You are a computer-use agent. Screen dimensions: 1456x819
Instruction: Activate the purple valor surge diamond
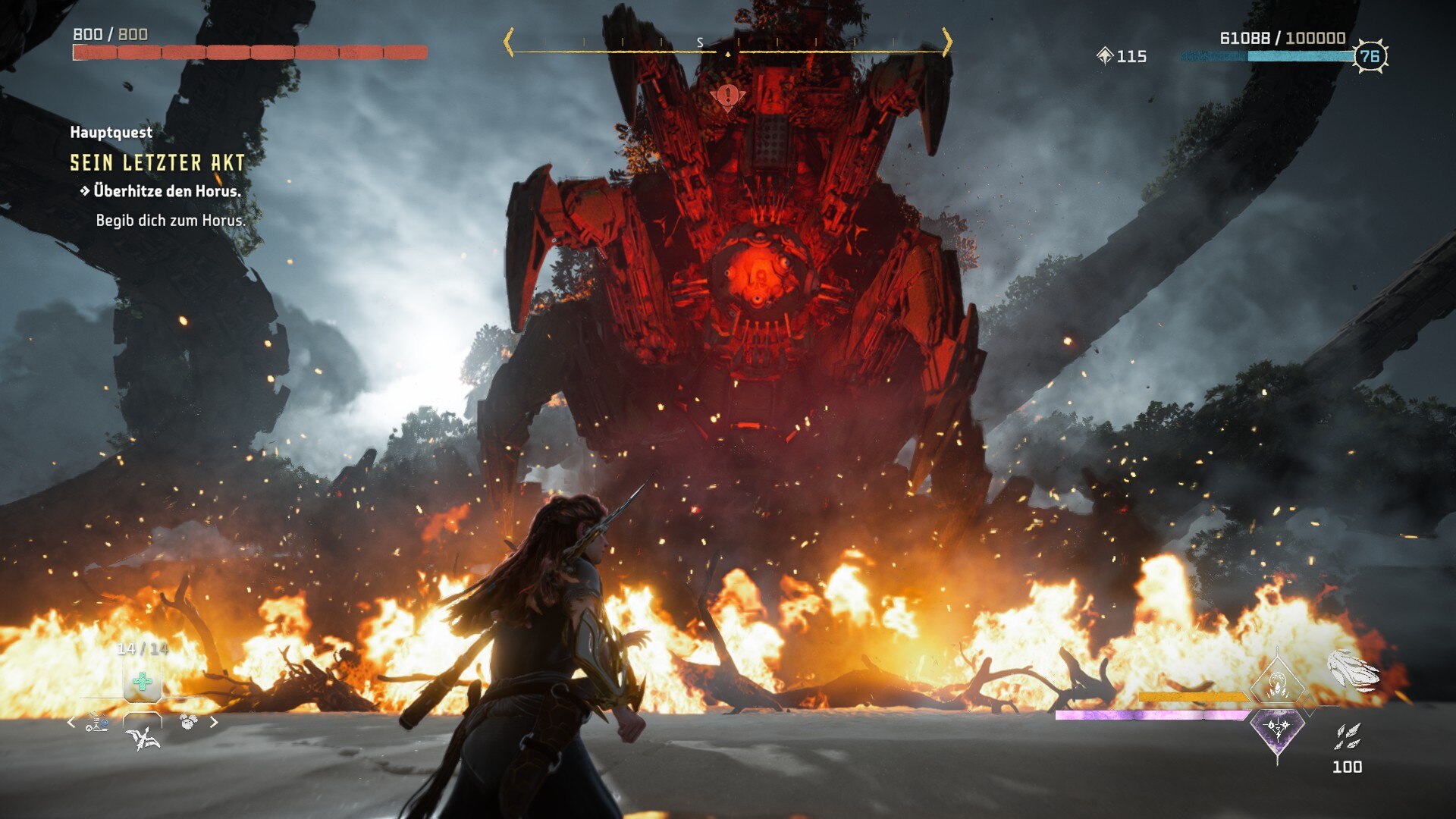pyautogui.click(x=1277, y=730)
